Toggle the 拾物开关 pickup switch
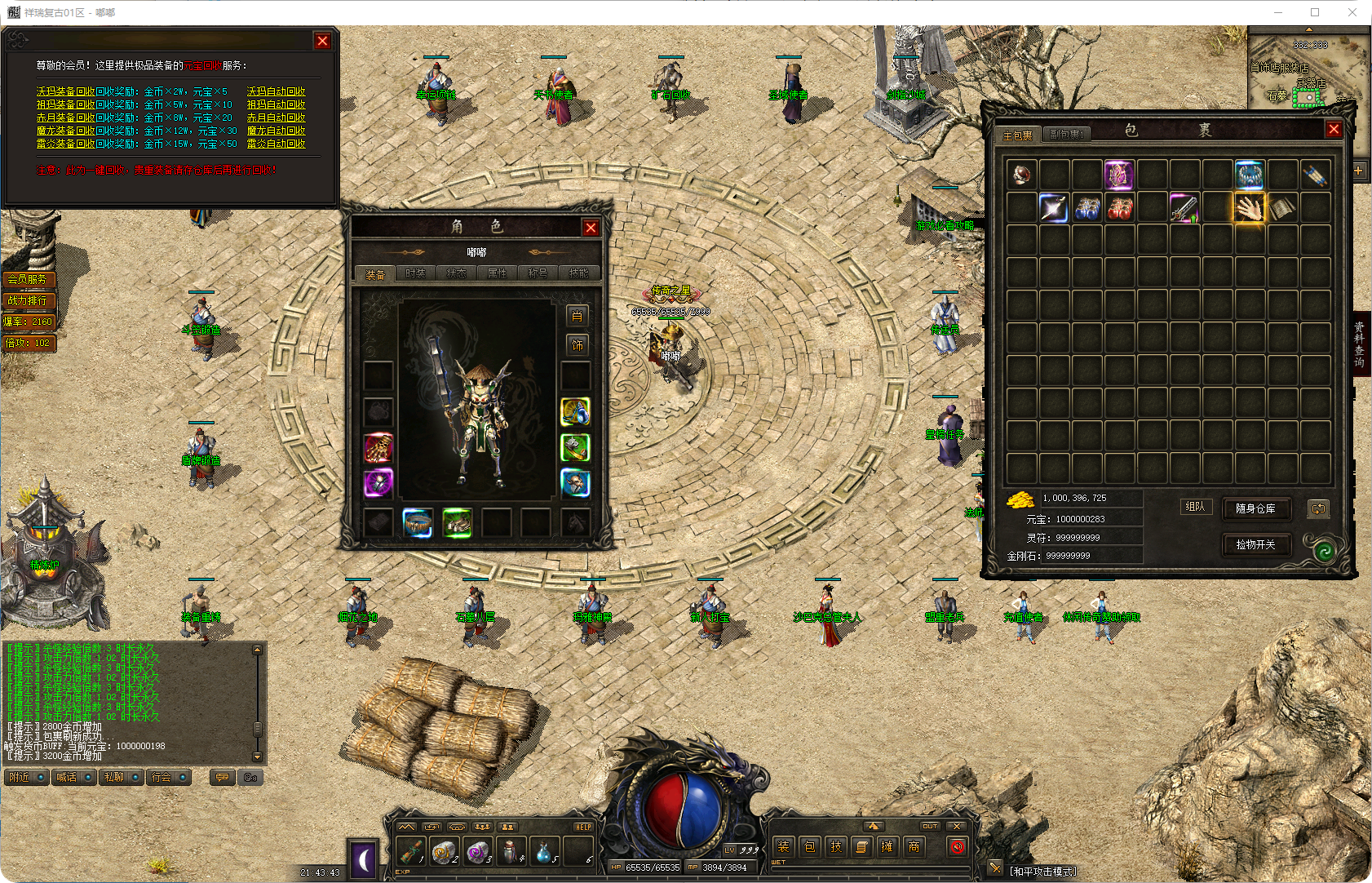This screenshot has width=1372, height=883. pos(1255,544)
